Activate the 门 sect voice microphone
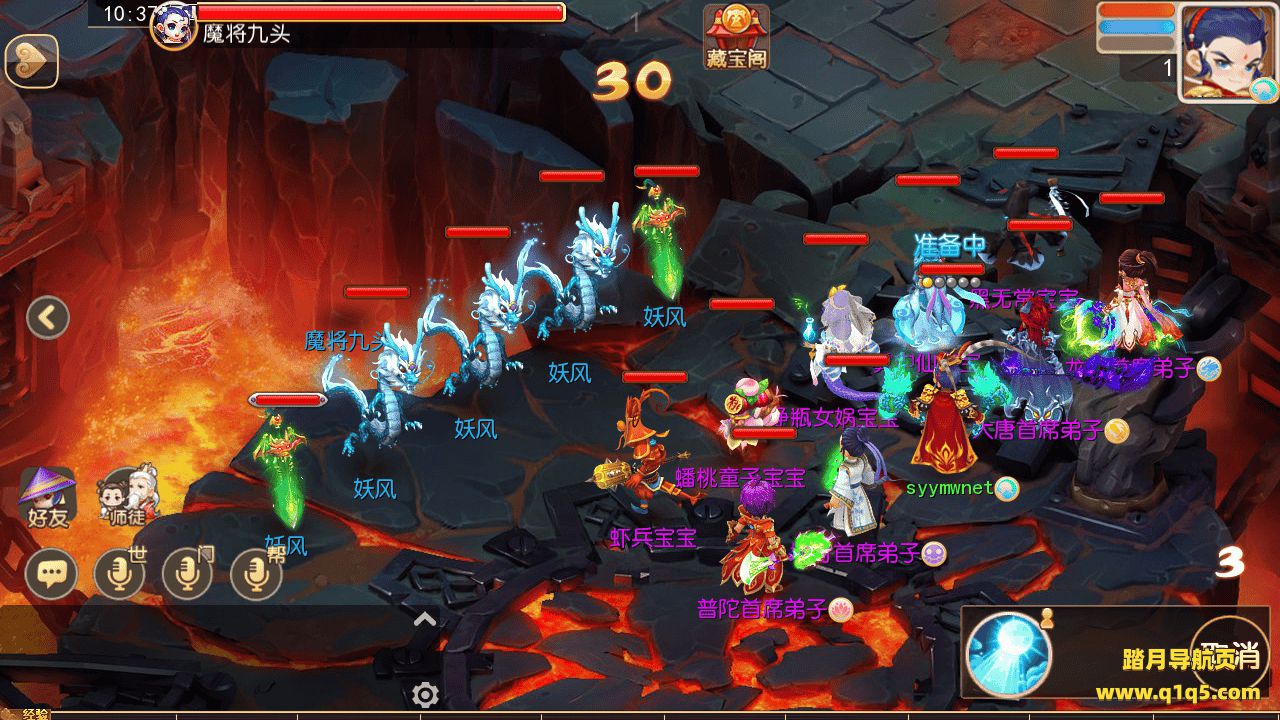 tap(187, 573)
